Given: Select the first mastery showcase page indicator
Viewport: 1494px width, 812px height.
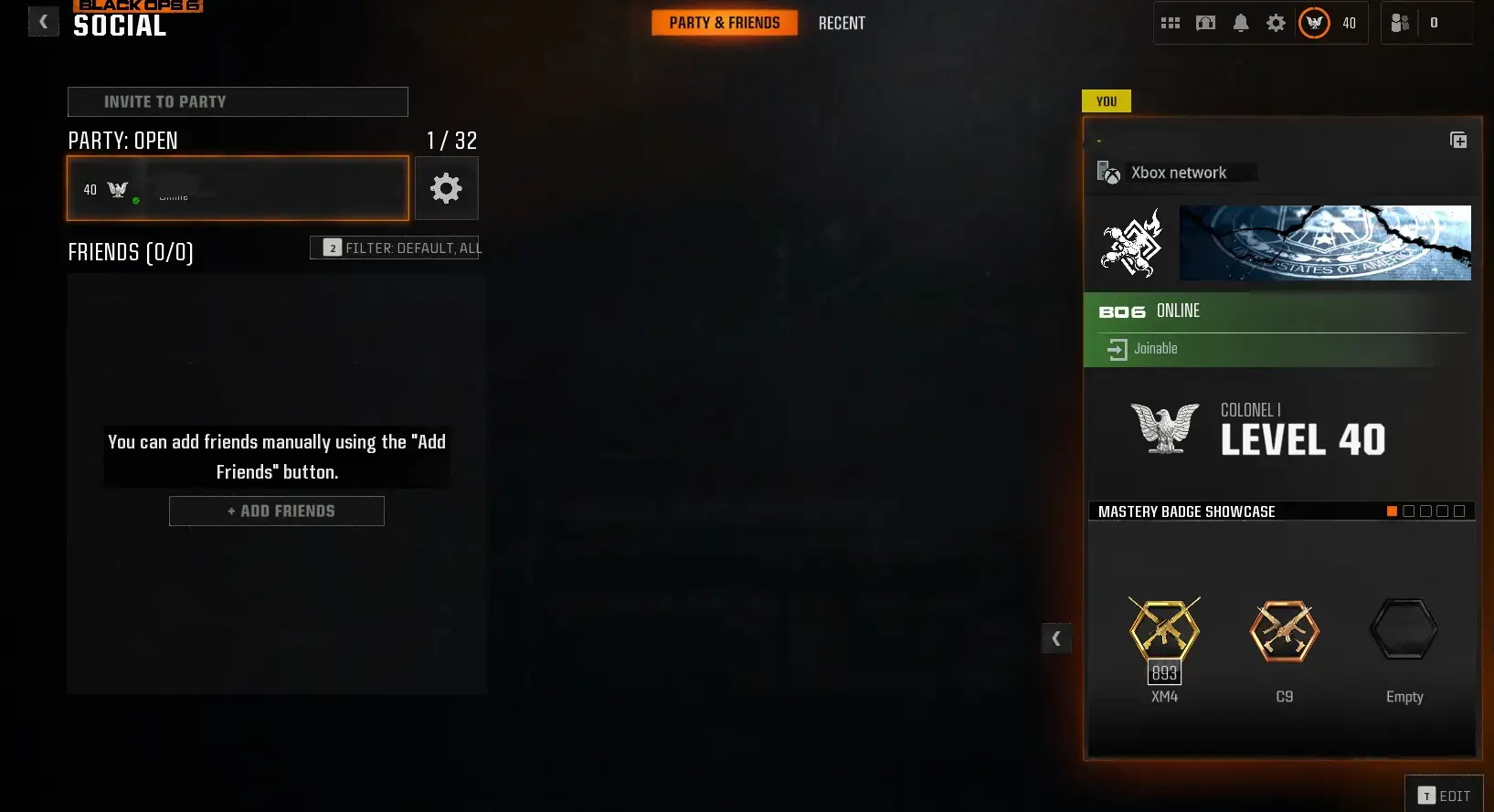Looking at the screenshot, I should [x=1393, y=511].
